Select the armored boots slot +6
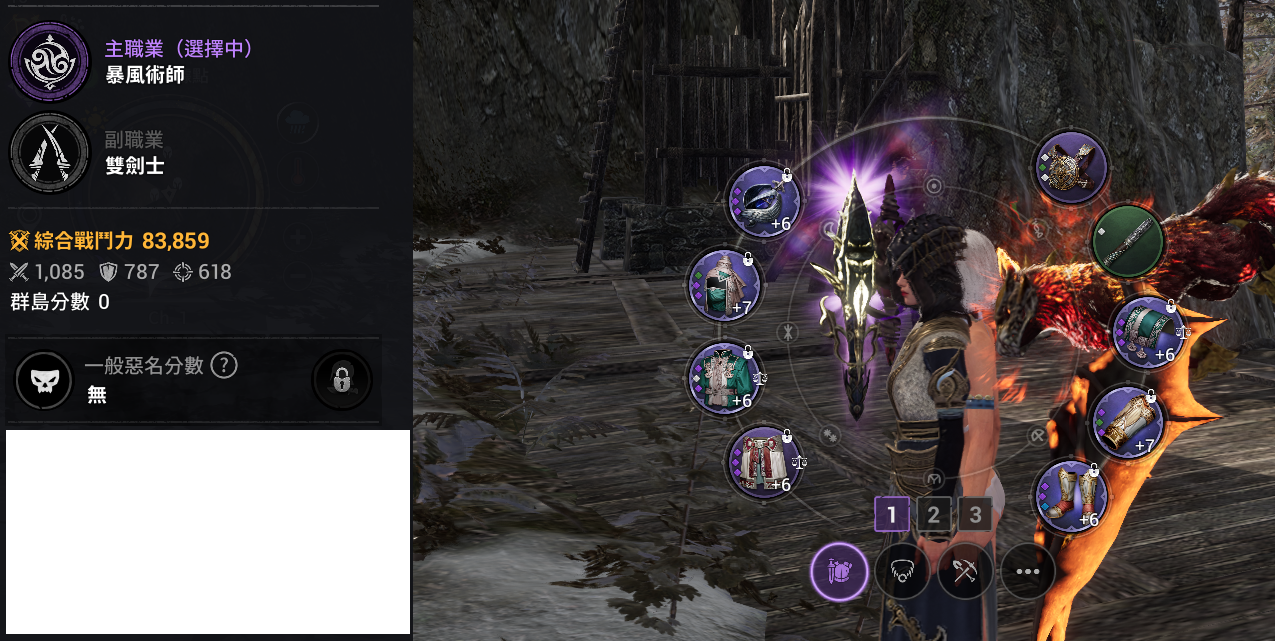The image size is (1275, 641). pos(1070,496)
